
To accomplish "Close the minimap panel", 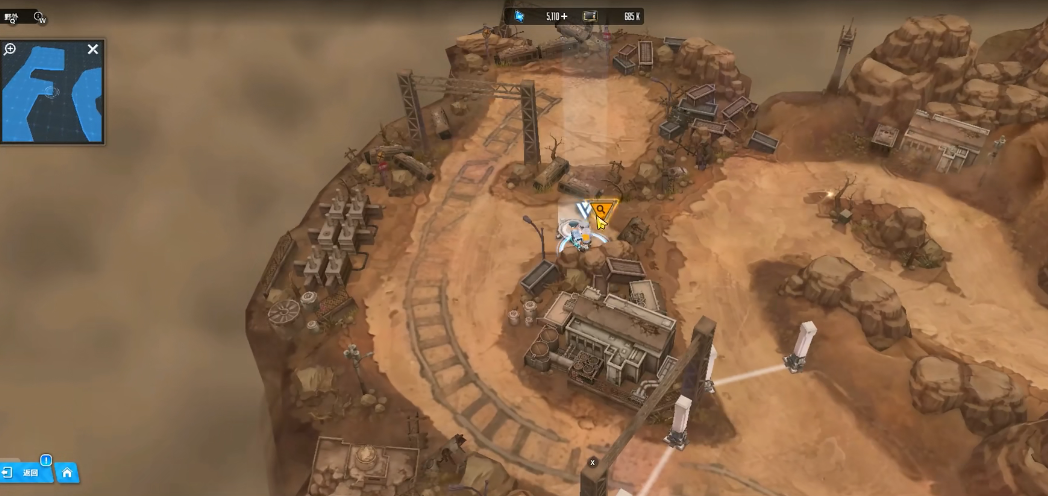I will pos(93,49).
